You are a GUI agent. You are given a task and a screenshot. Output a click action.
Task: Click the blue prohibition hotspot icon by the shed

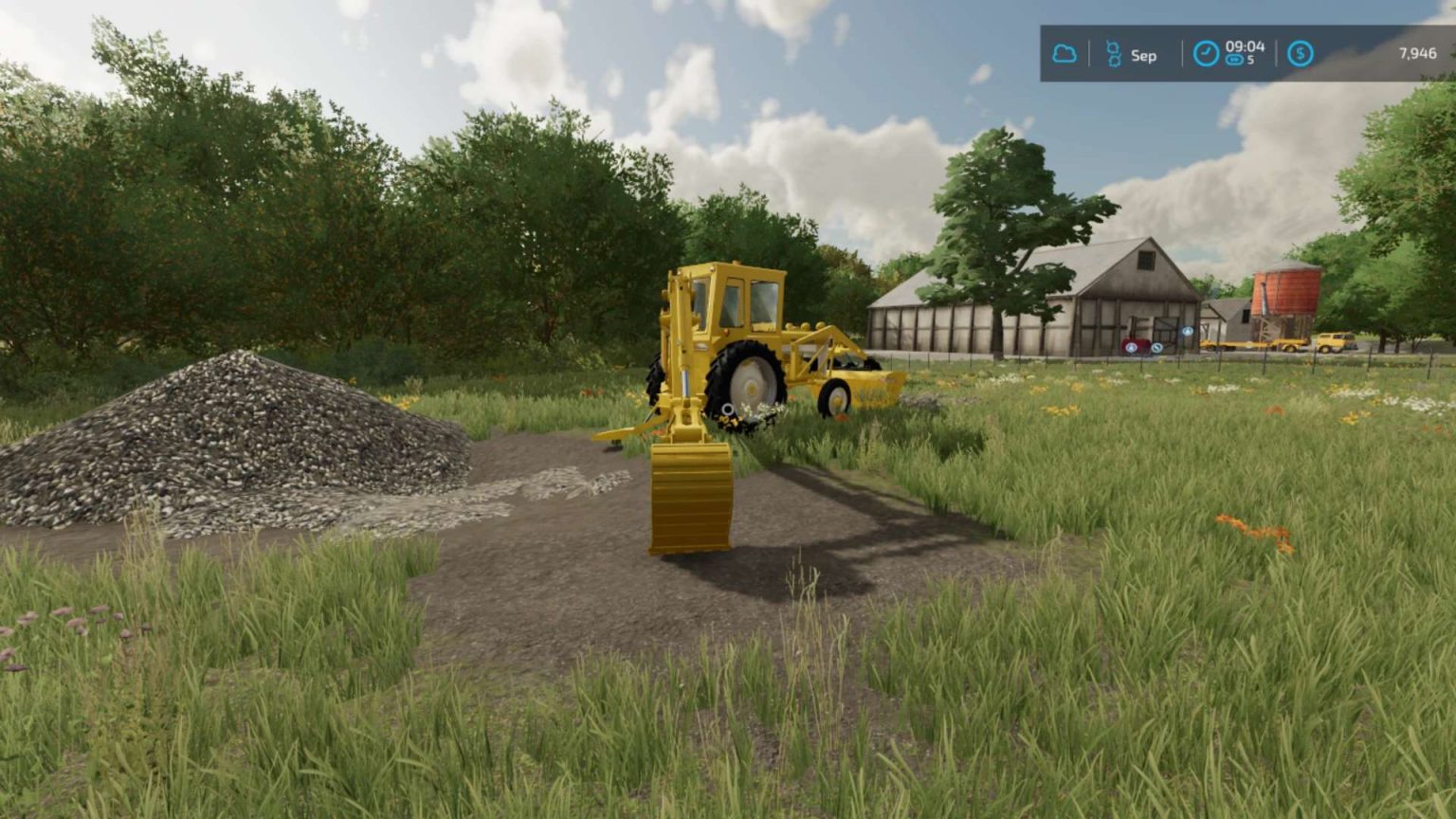pos(1157,347)
